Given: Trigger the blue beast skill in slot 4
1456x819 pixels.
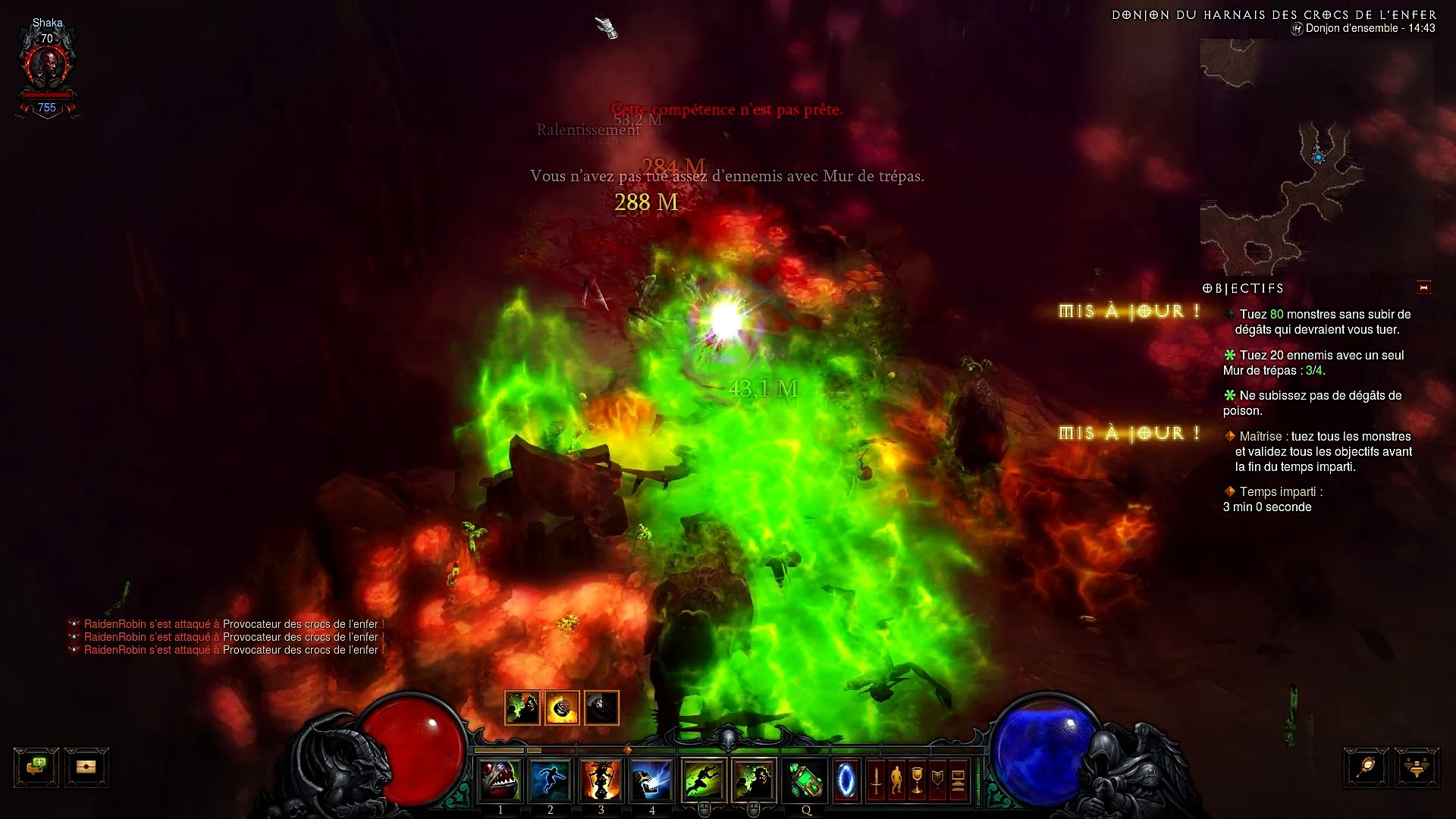Looking at the screenshot, I should point(651,780).
